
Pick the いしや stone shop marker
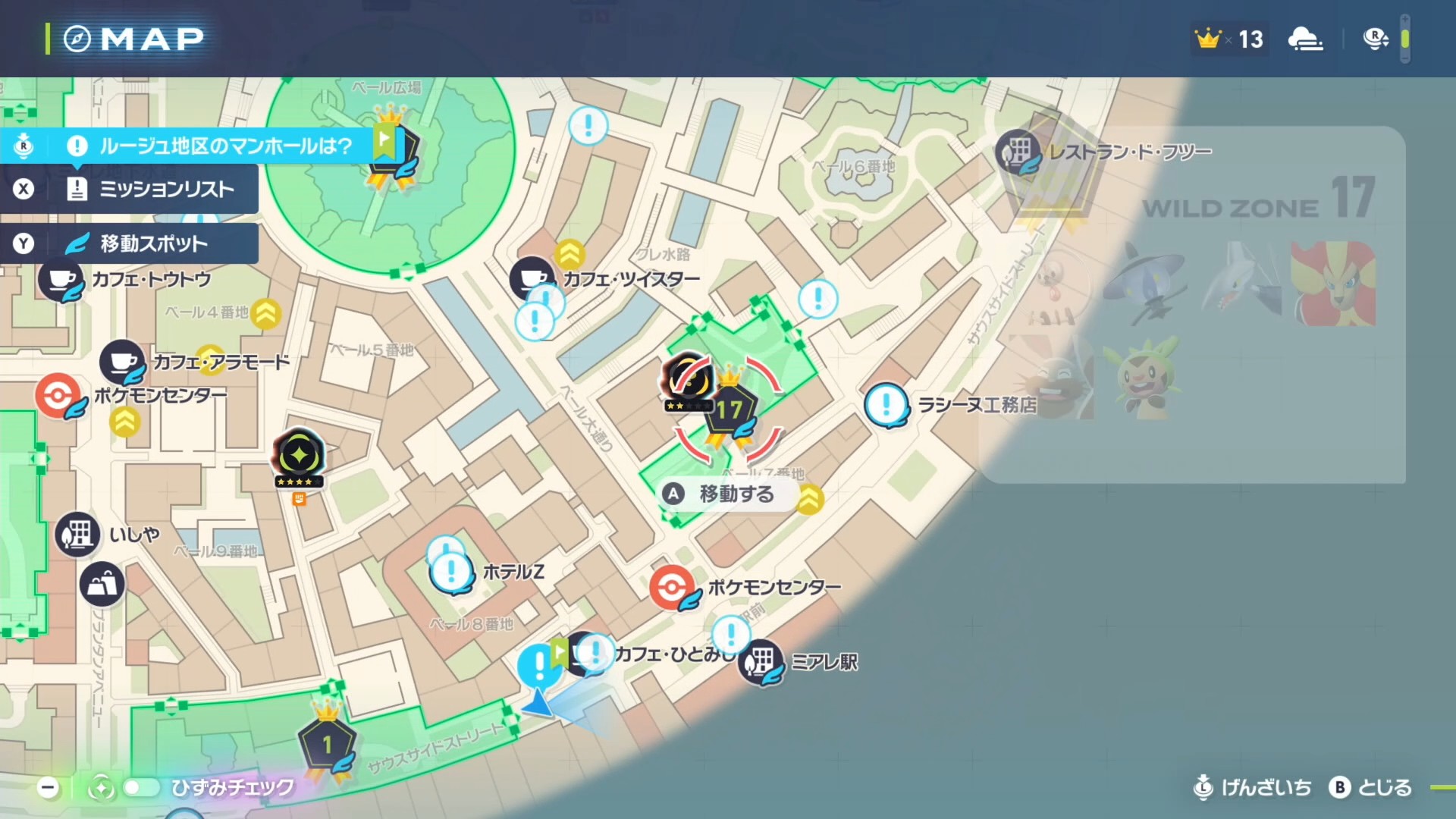point(77,535)
